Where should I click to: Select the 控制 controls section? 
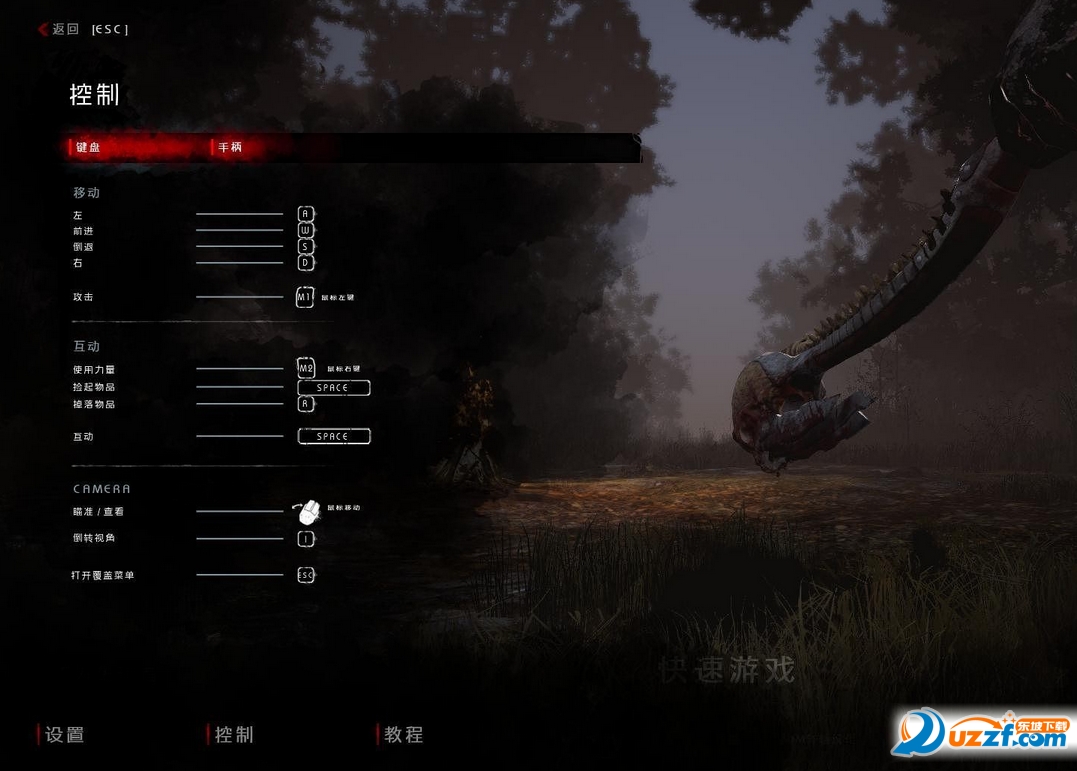pyautogui.click(x=234, y=735)
